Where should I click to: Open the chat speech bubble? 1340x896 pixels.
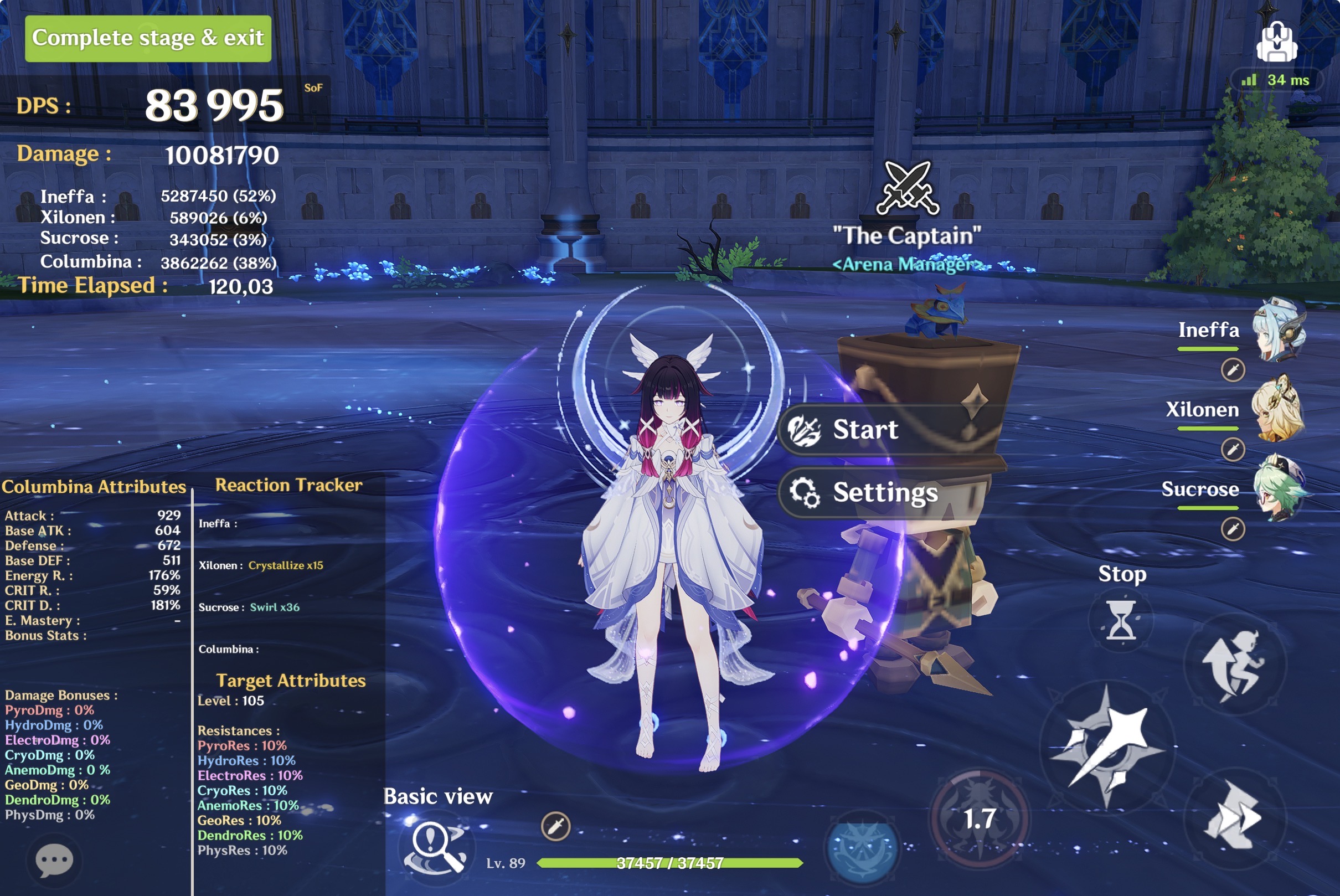(x=54, y=860)
